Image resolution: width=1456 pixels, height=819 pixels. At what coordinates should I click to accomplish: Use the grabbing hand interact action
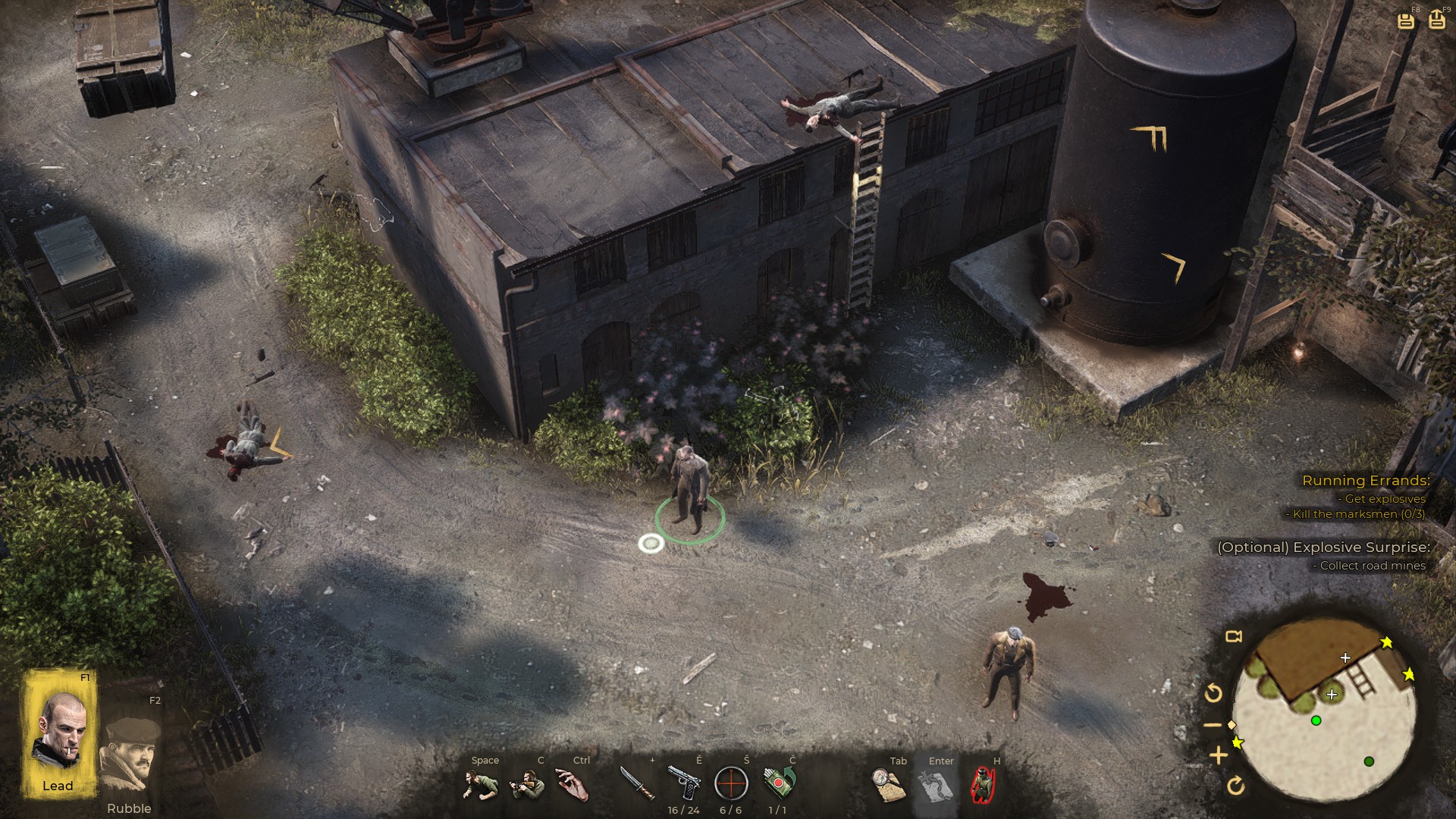(x=573, y=784)
